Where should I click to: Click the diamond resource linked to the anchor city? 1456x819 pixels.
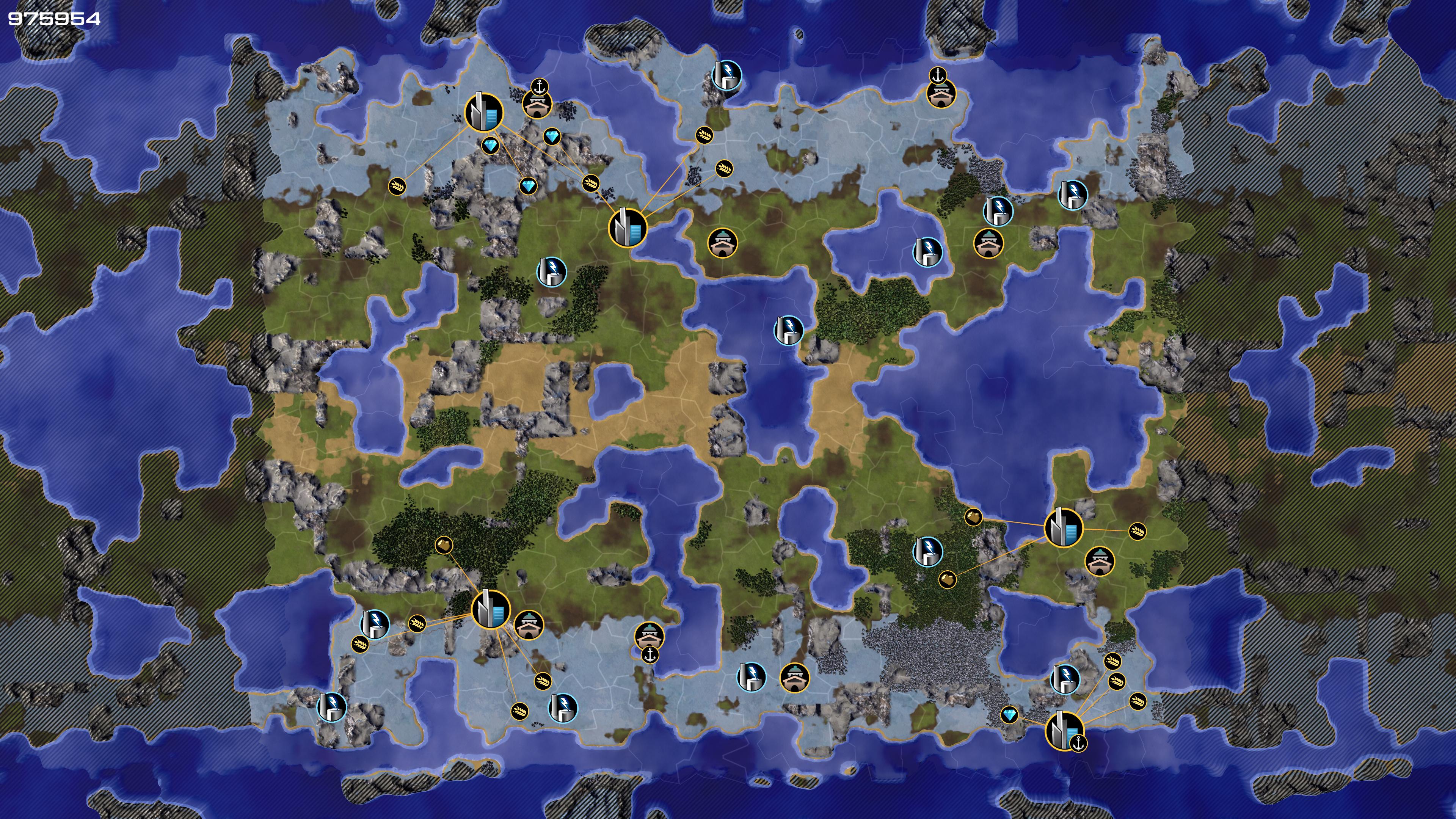1009,715
